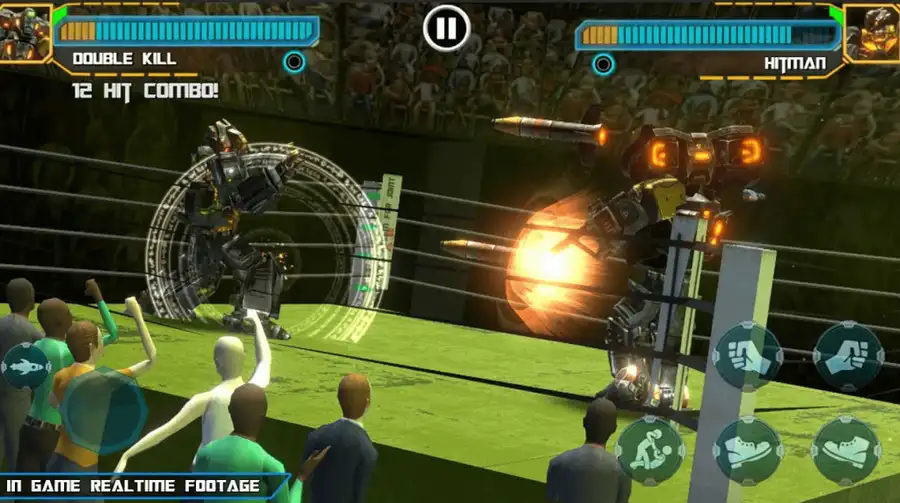Activate the grapple throw move button
Image resolution: width=900 pixels, height=503 pixels.
(x=650, y=450)
